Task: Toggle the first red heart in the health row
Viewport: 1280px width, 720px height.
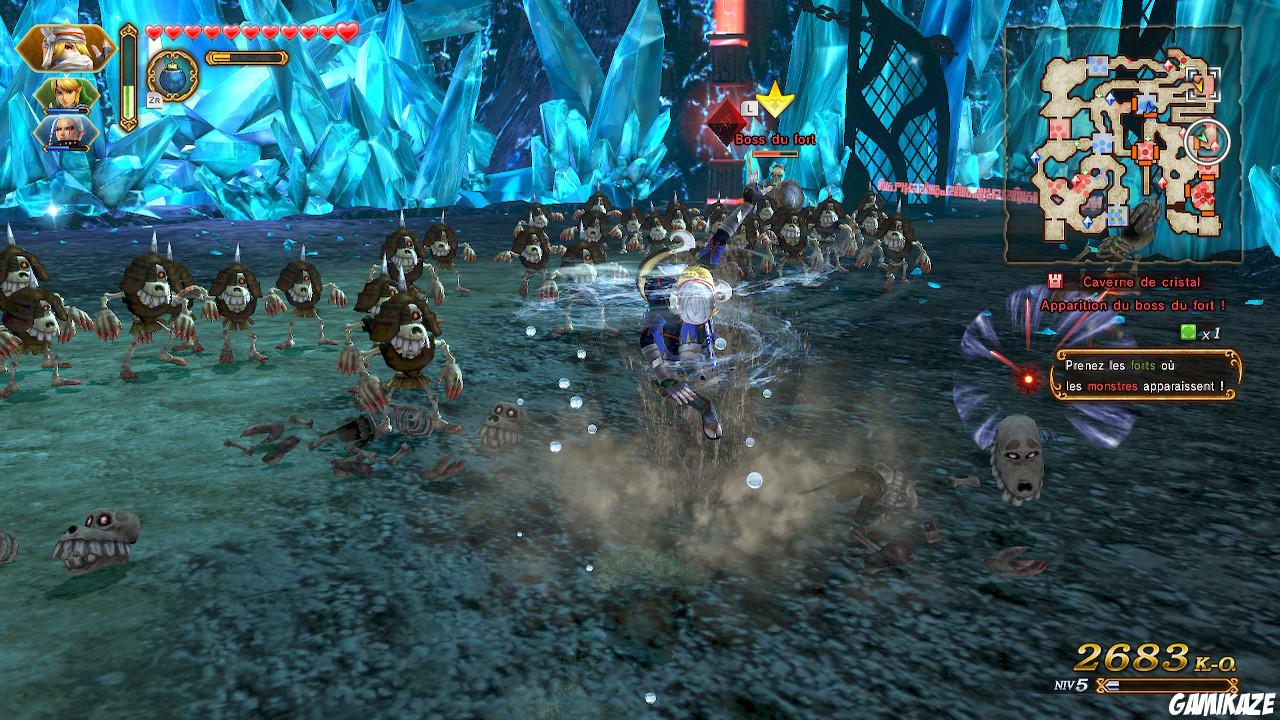Action: [x=152, y=30]
